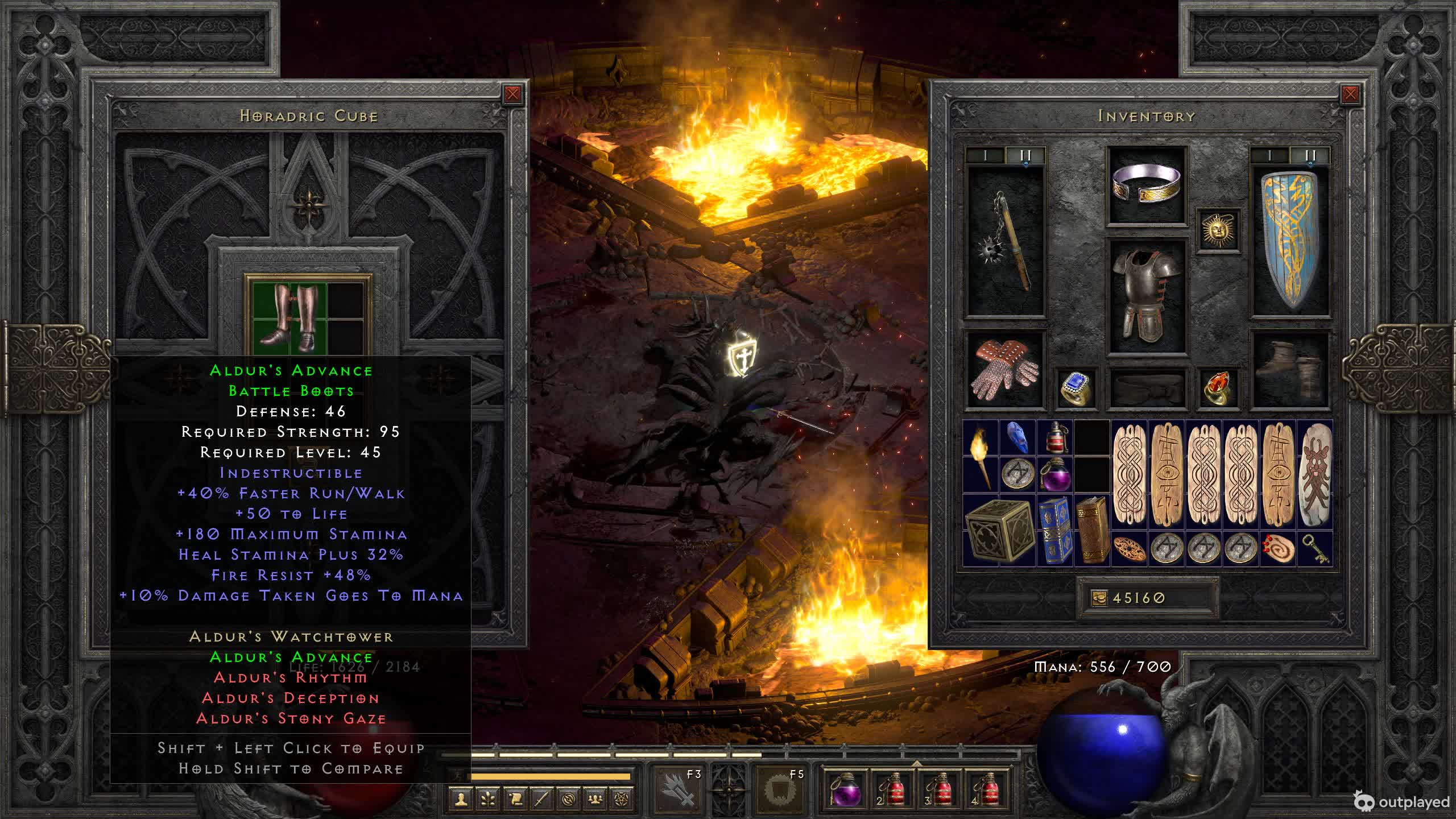
Task: Select the equipped body armor
Action: coord(1147,295)
